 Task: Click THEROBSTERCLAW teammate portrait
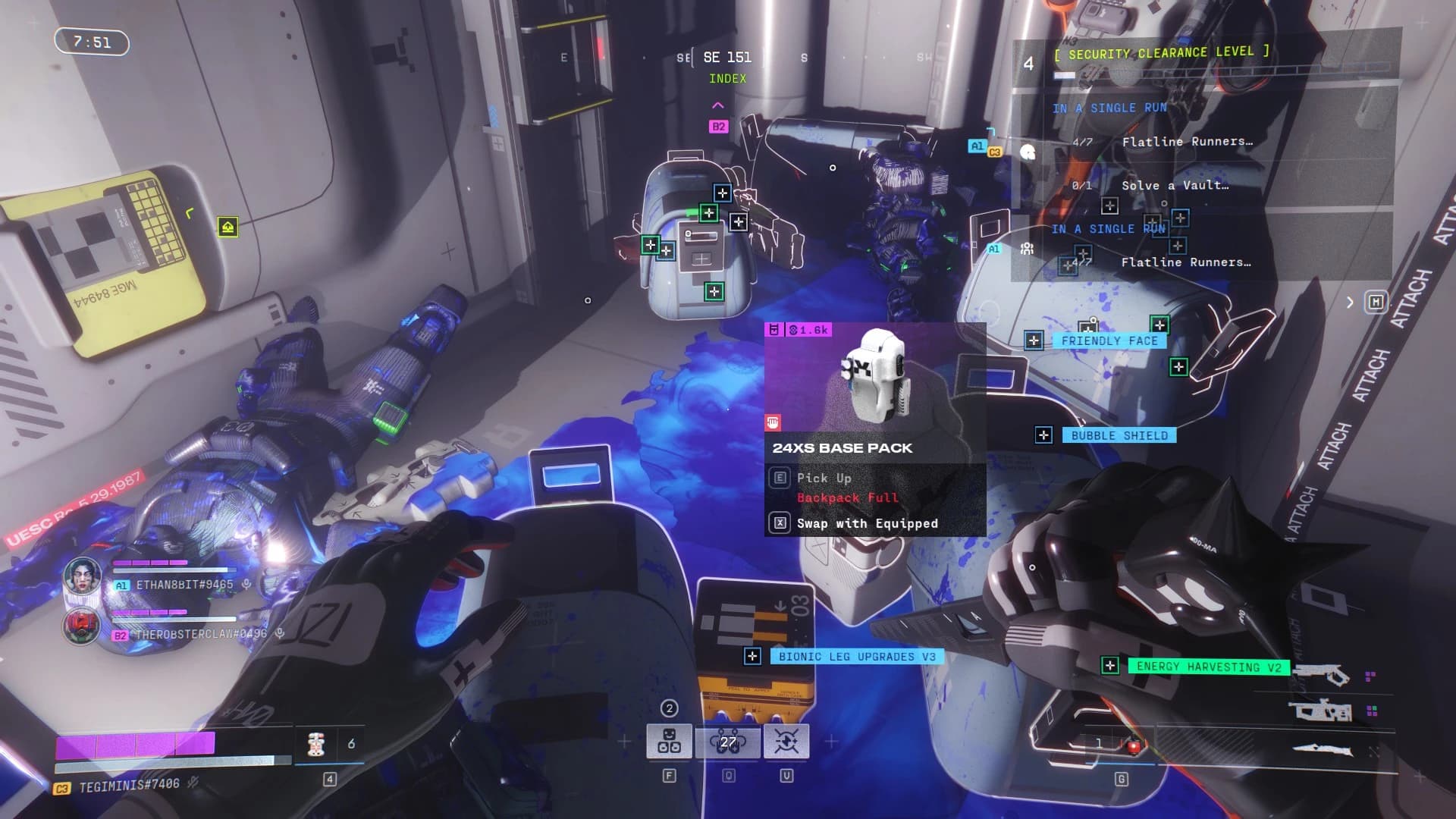82,626
